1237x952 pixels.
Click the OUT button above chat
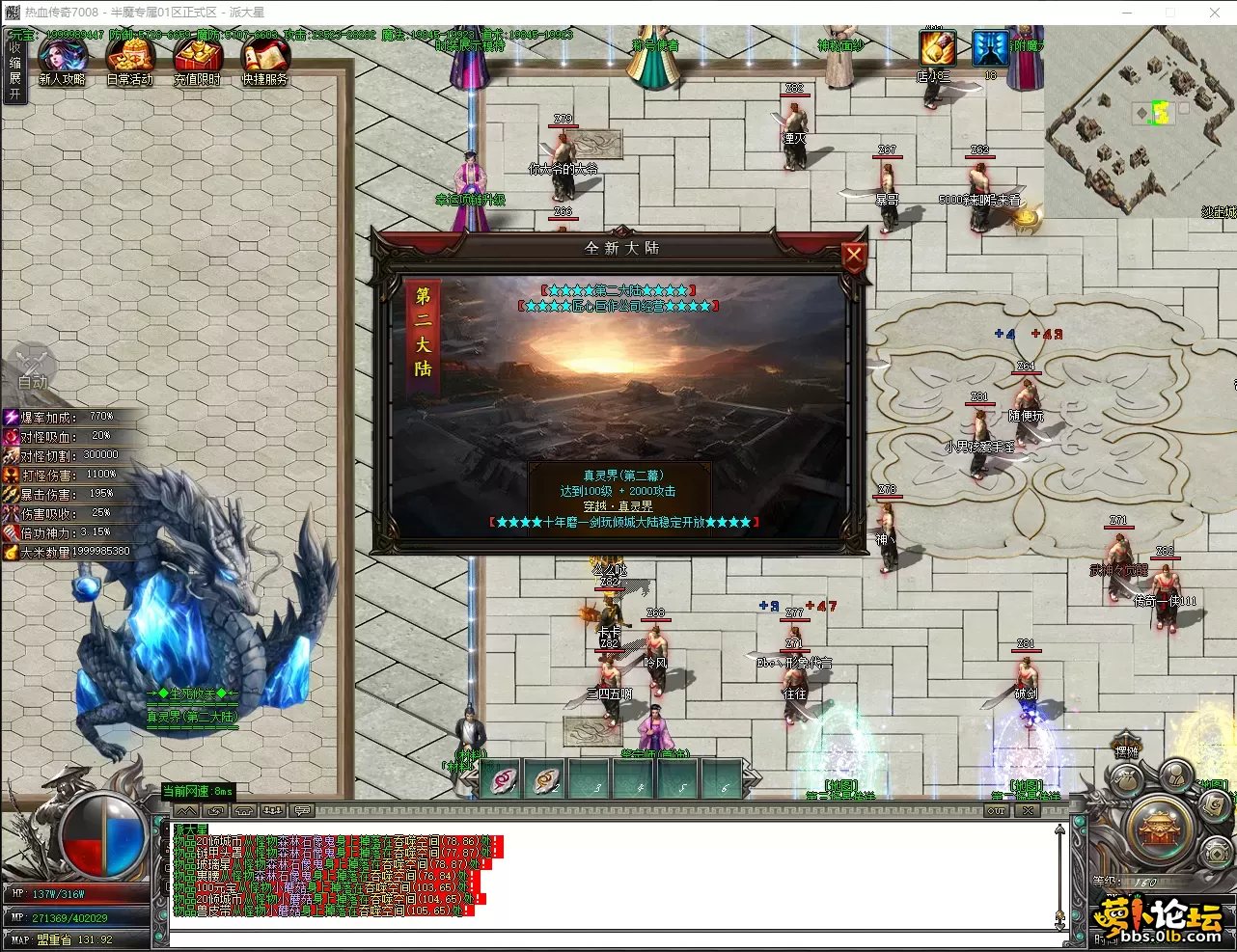click(x=997, y=811)
